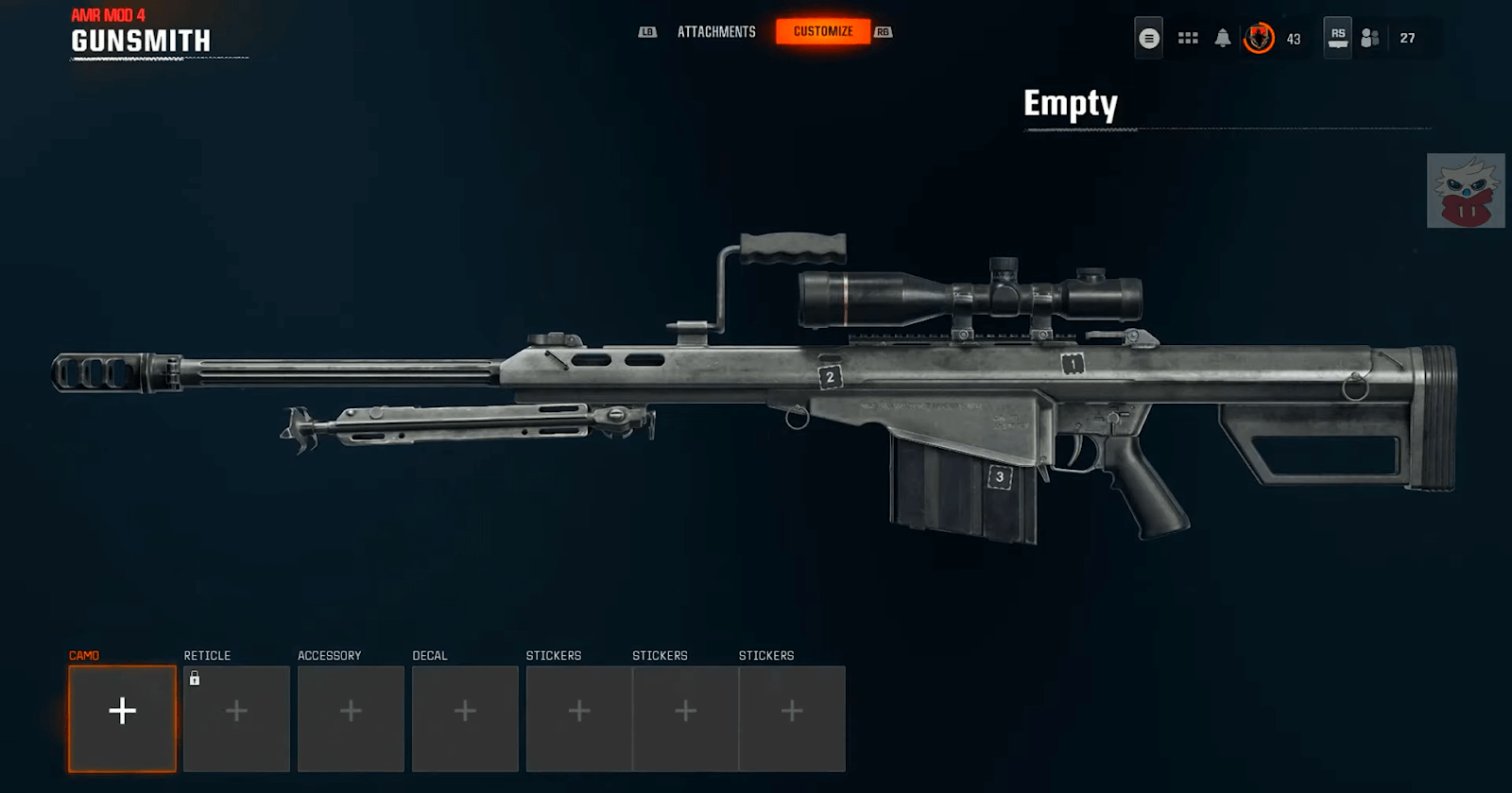1512x793 pixels.
Task: Click the padlock on the locked Reticle slot
Action: (195, 677)
